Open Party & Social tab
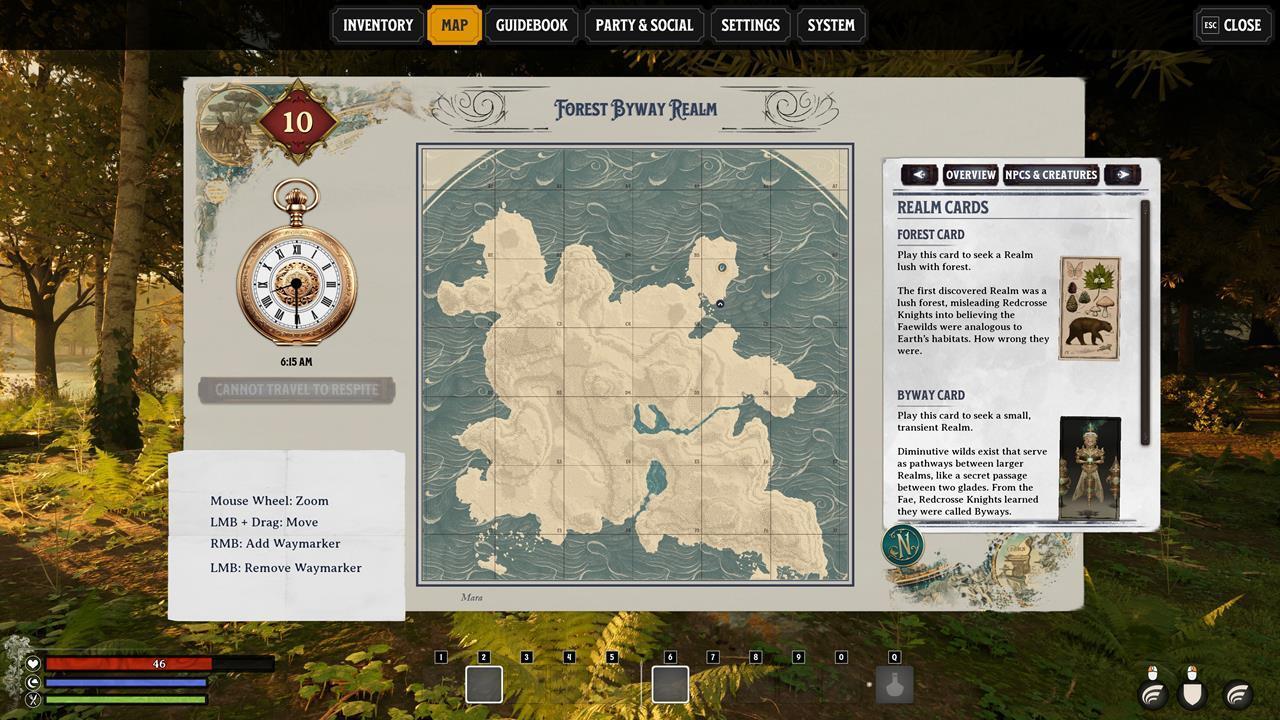The height and width of the screenshot is (720, 1280). point(644,25)
